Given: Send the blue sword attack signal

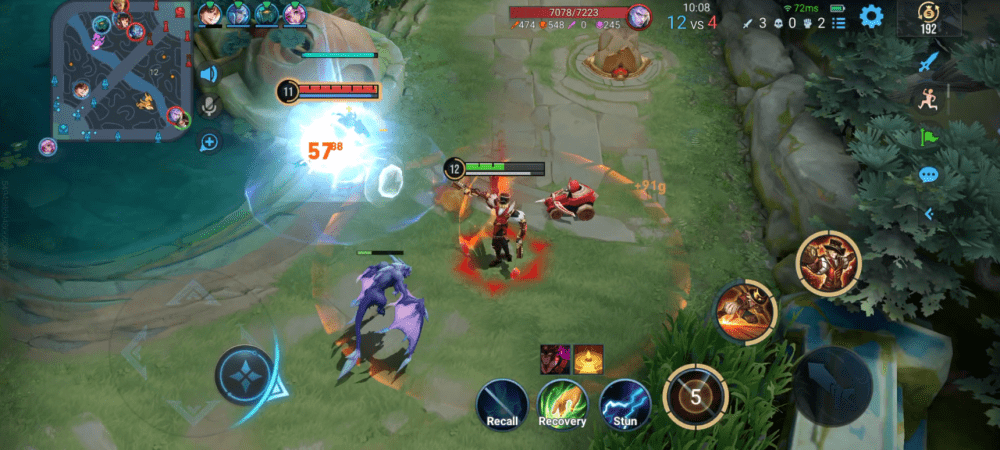Looking at the screenshot, I should (929, 61).
